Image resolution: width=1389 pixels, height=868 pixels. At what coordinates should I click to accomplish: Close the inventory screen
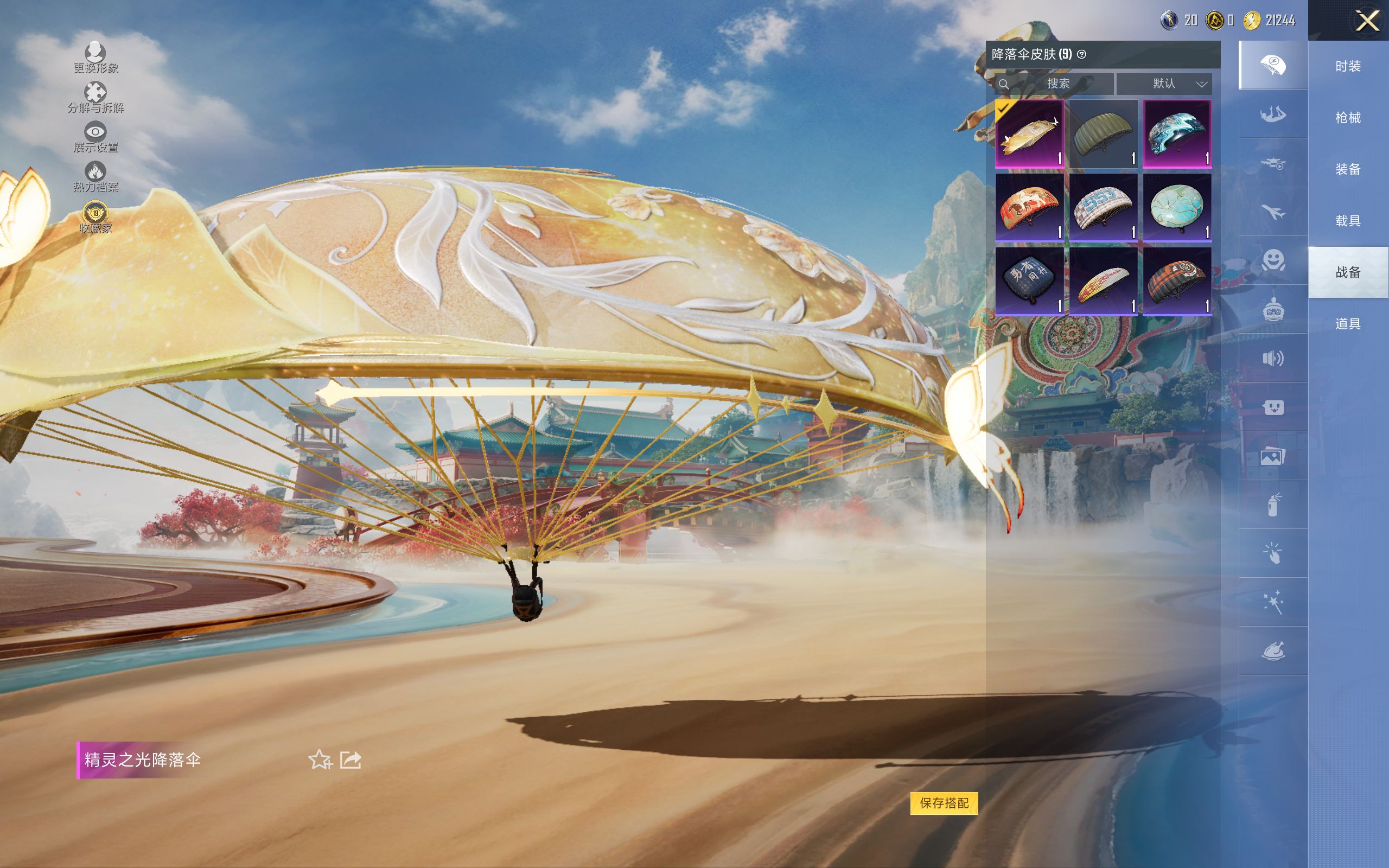(x=1367, y=21)
